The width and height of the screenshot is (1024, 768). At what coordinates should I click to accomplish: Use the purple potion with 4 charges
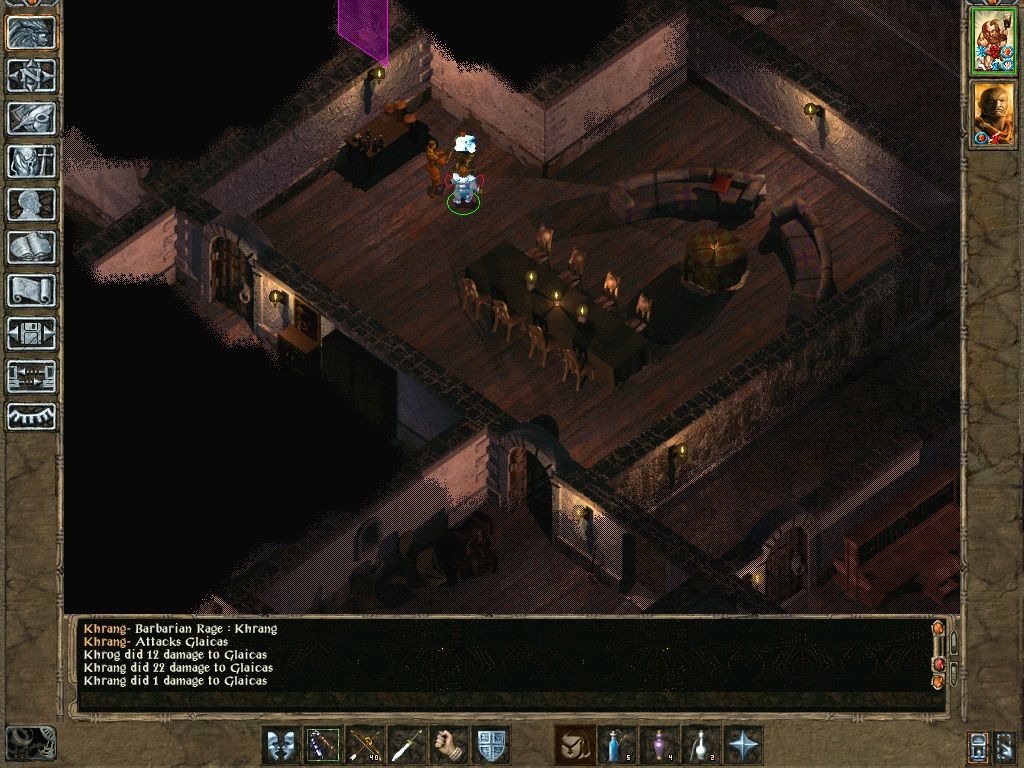click(659, 745)
